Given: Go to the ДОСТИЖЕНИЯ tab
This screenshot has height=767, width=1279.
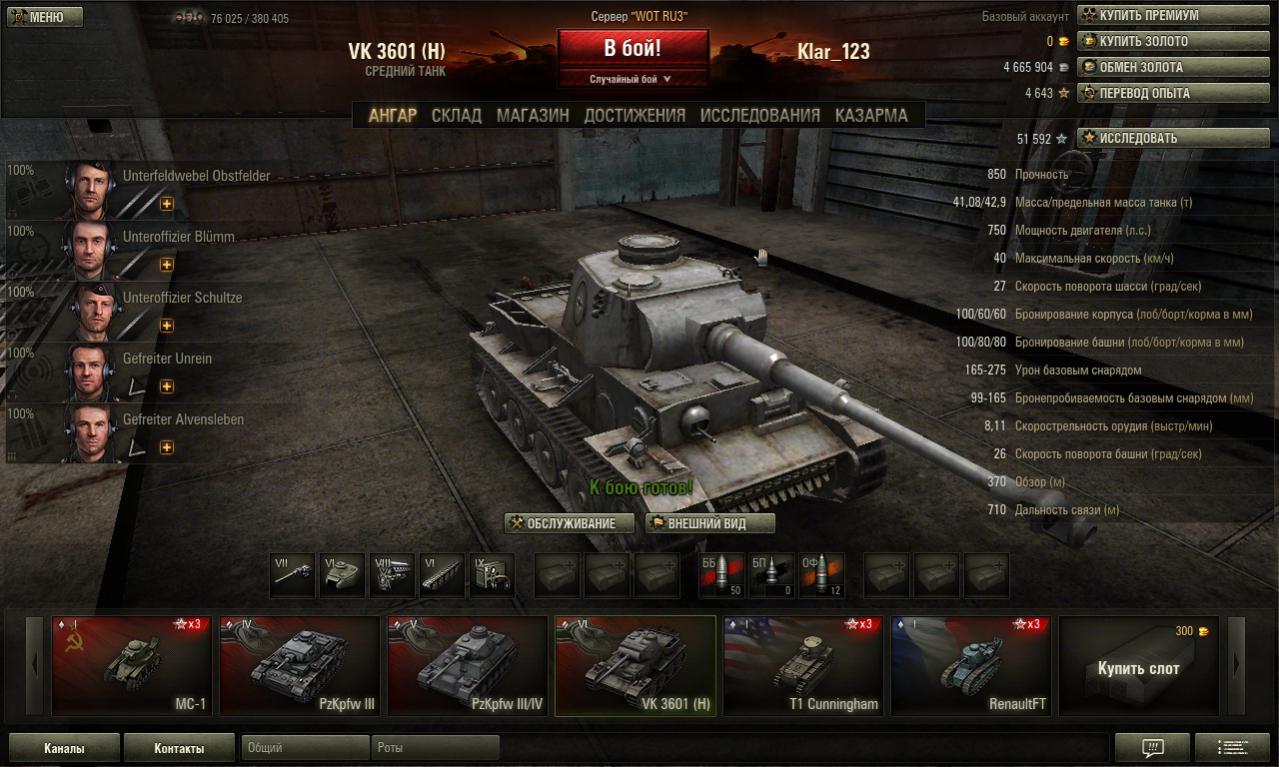Looking at the screenshot, I should click(x=635, y=115).
